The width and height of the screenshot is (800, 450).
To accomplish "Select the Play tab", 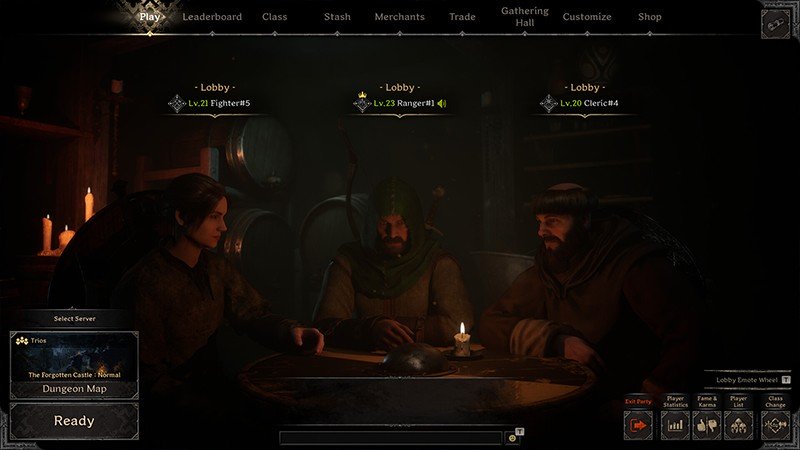I will (x=150, y=17).
